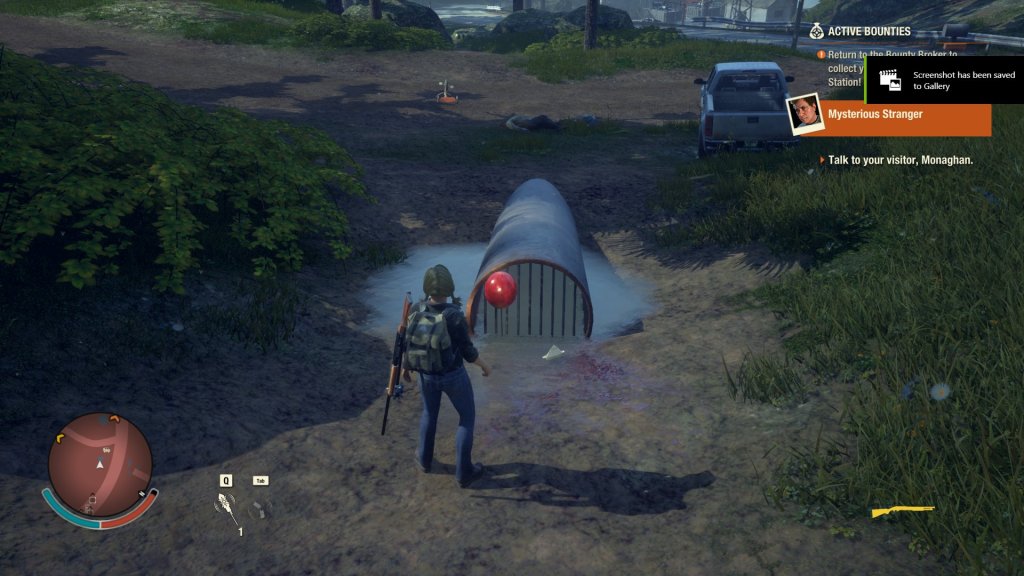
Task: Click the Mysterious Stranger portrait photo
Action: (804, 114)
